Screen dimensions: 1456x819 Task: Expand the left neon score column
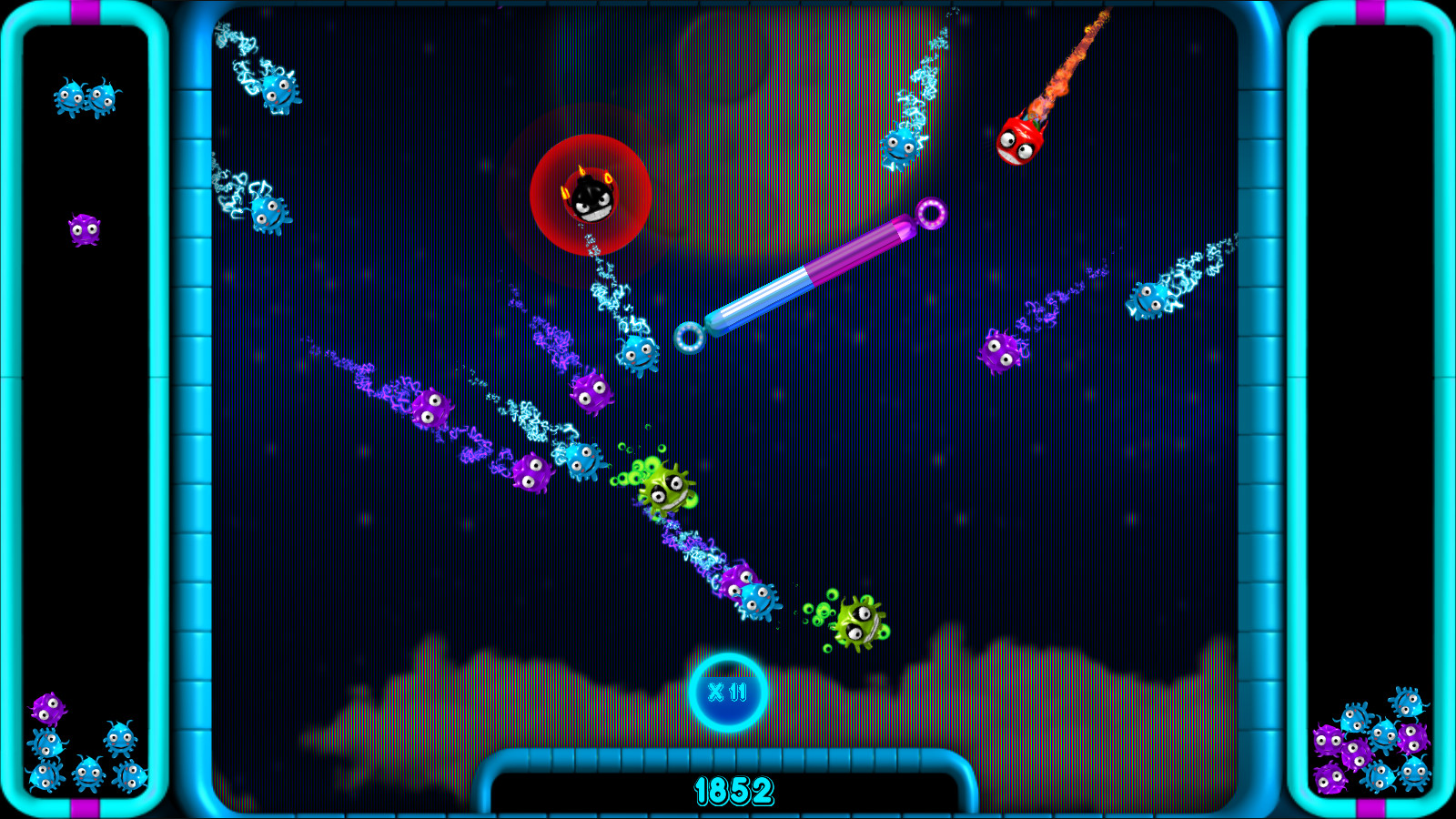(194, 409)
